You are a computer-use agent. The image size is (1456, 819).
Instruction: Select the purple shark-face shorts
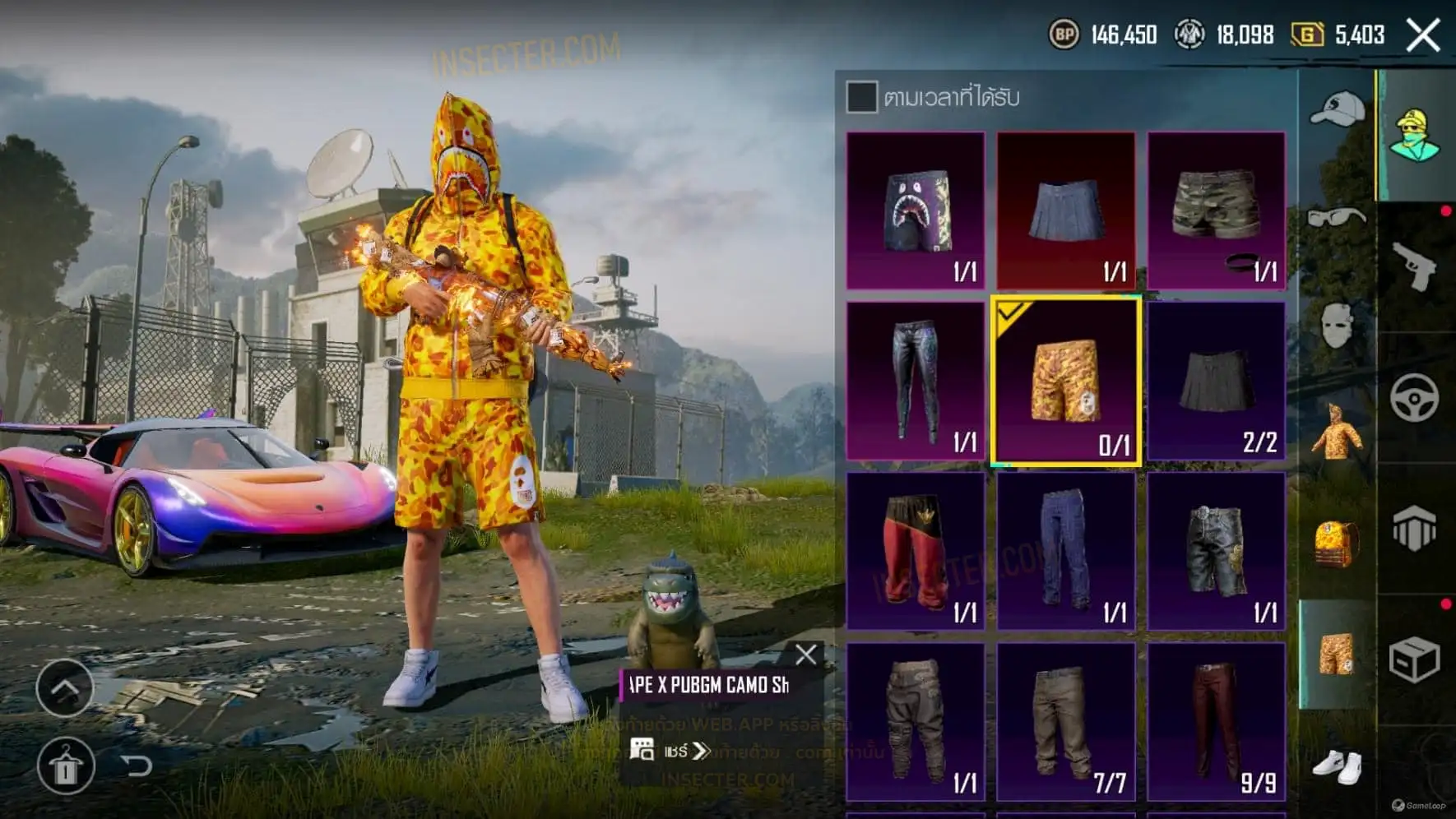tap(916, 211)
